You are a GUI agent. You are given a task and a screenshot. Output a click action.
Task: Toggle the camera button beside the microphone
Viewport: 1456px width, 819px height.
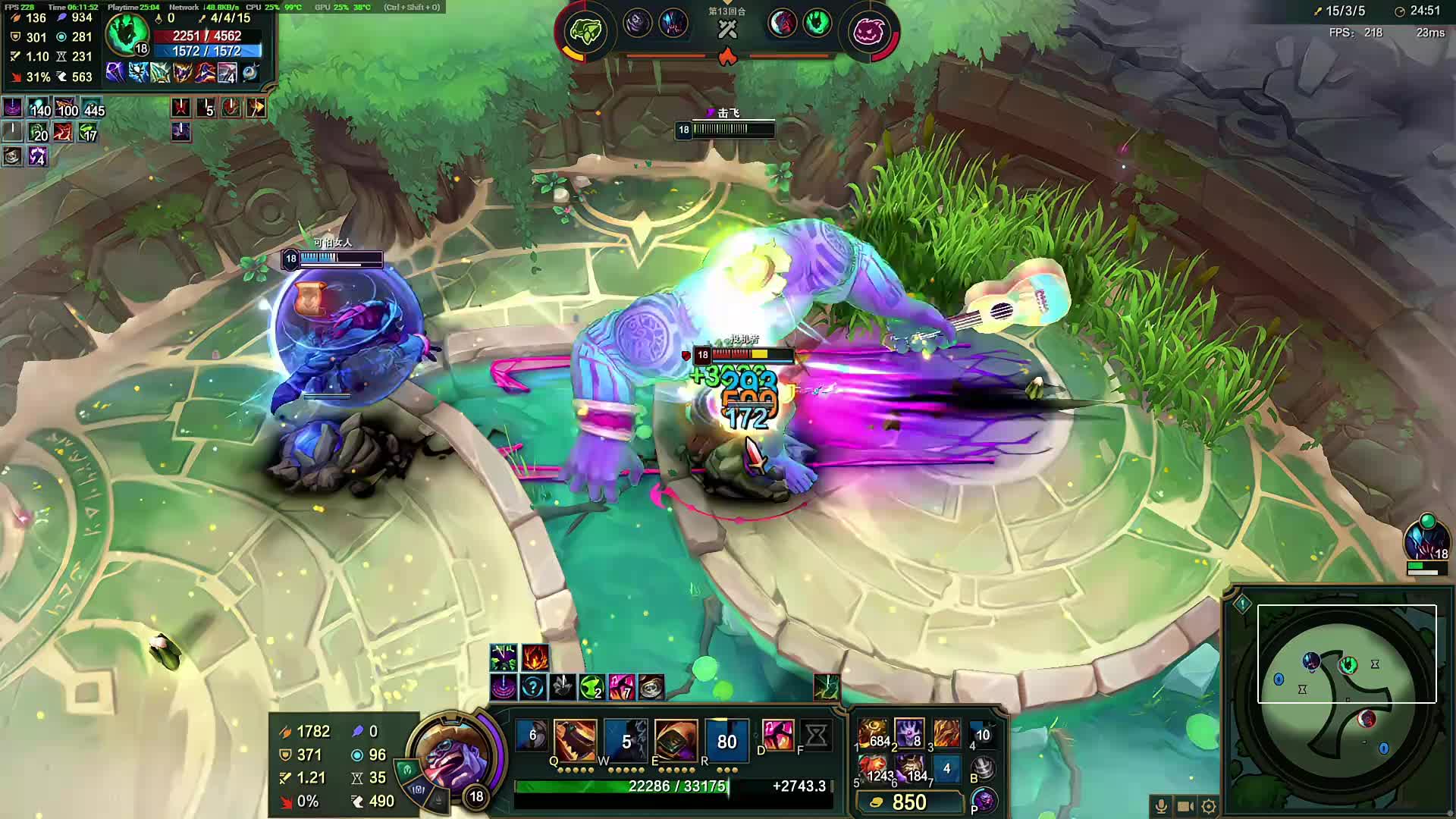(x=1185, y=806)
